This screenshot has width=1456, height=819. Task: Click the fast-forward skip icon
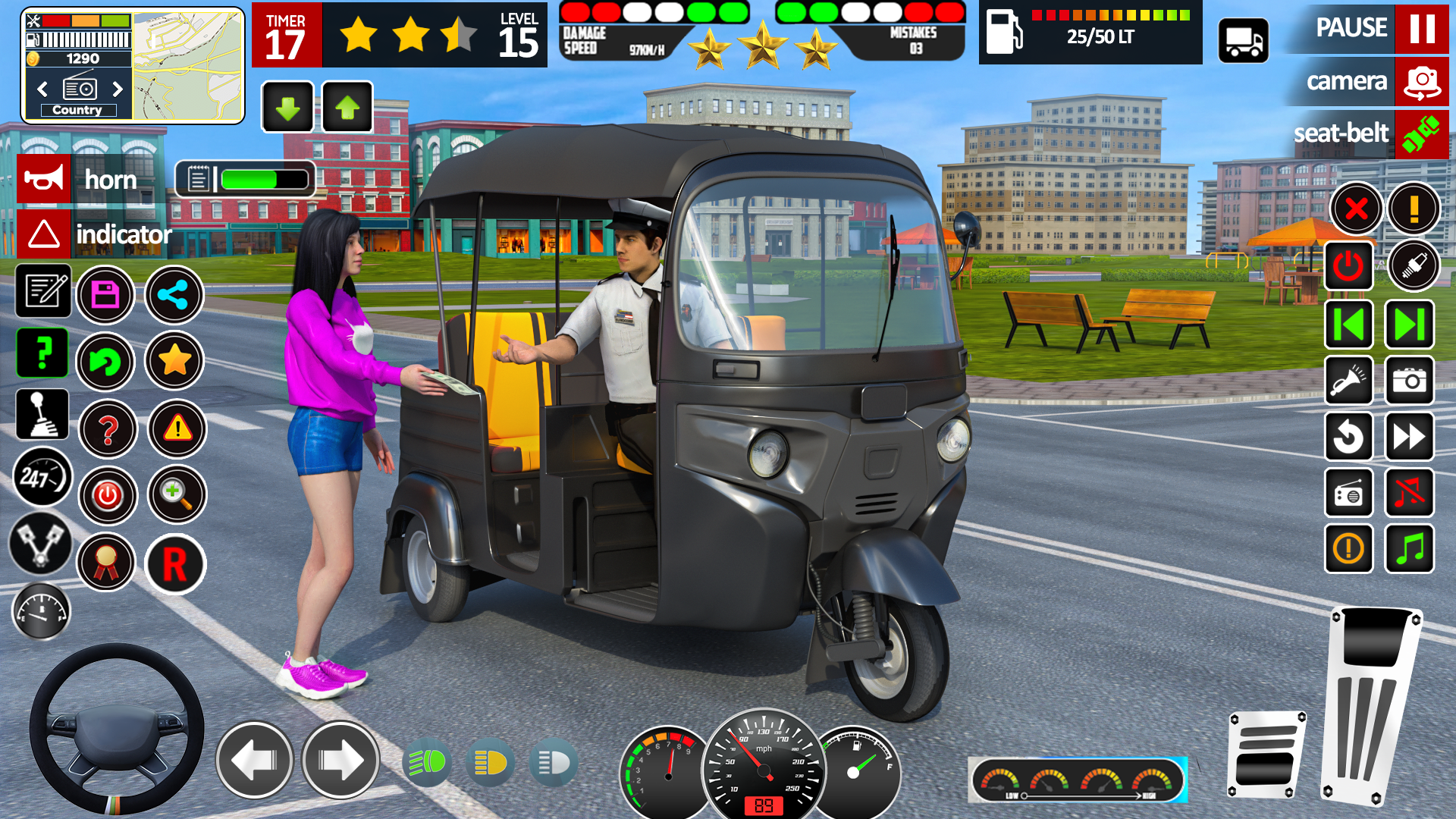coord(1410,438)
